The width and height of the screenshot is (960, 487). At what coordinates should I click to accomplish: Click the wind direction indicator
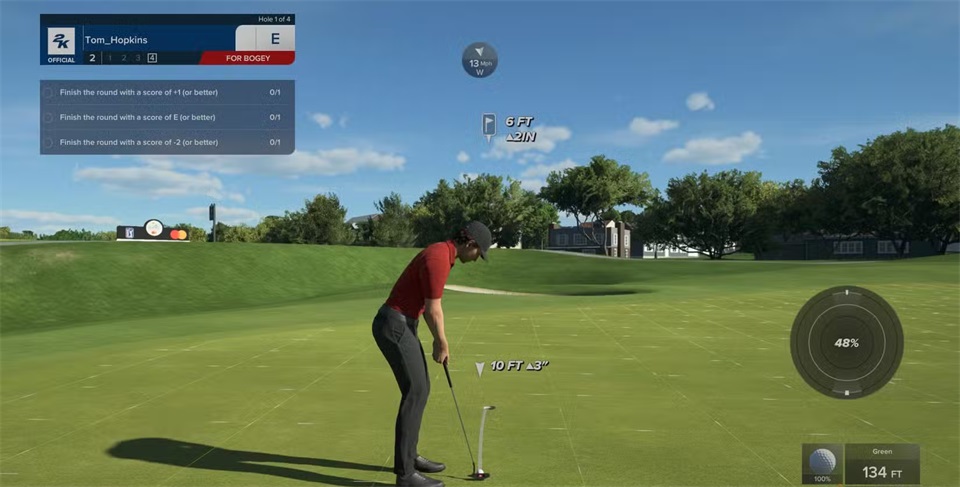pyautogui.click(x=479, y=60)
